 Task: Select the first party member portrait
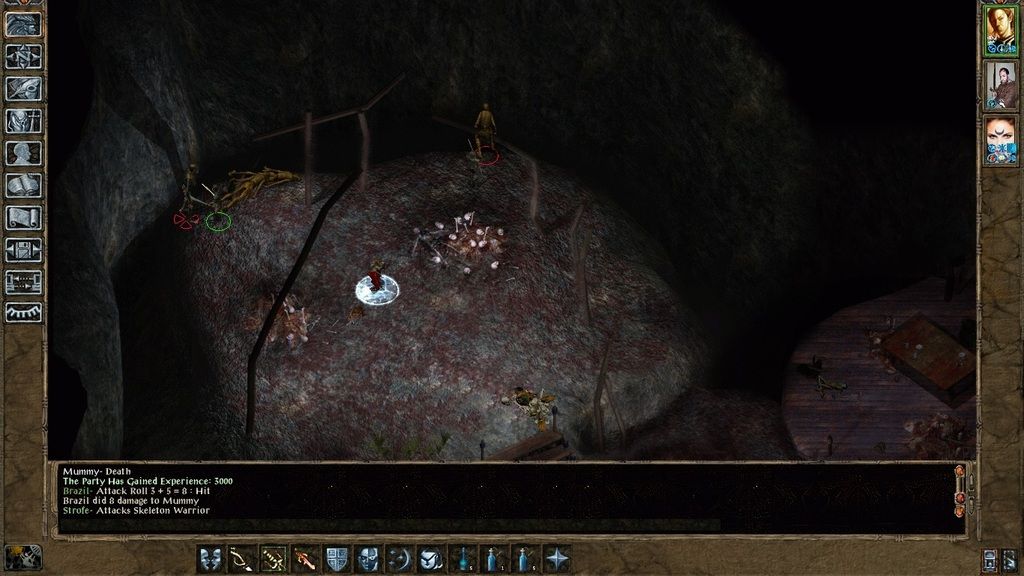coord(1000,30)
